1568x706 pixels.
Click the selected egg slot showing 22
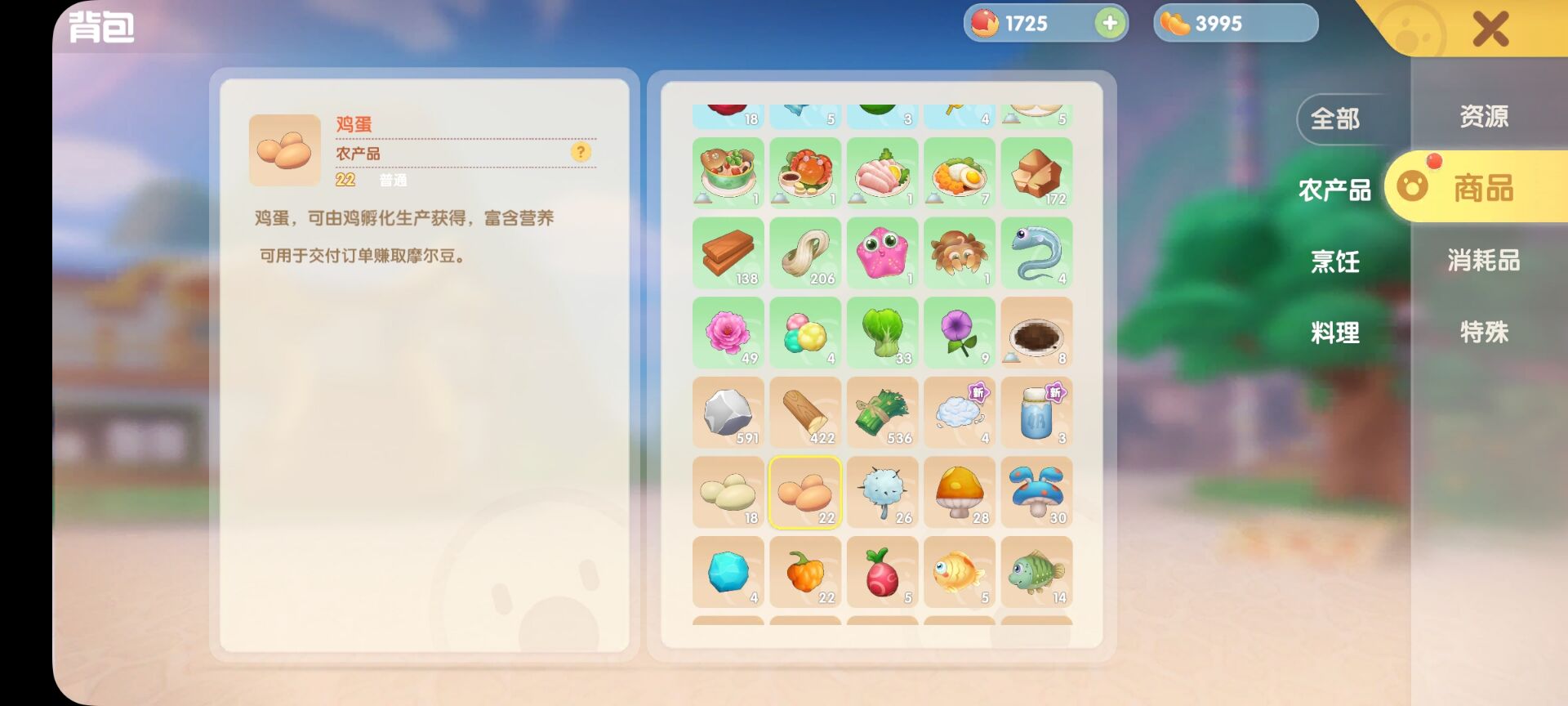[x=804, y=492]
